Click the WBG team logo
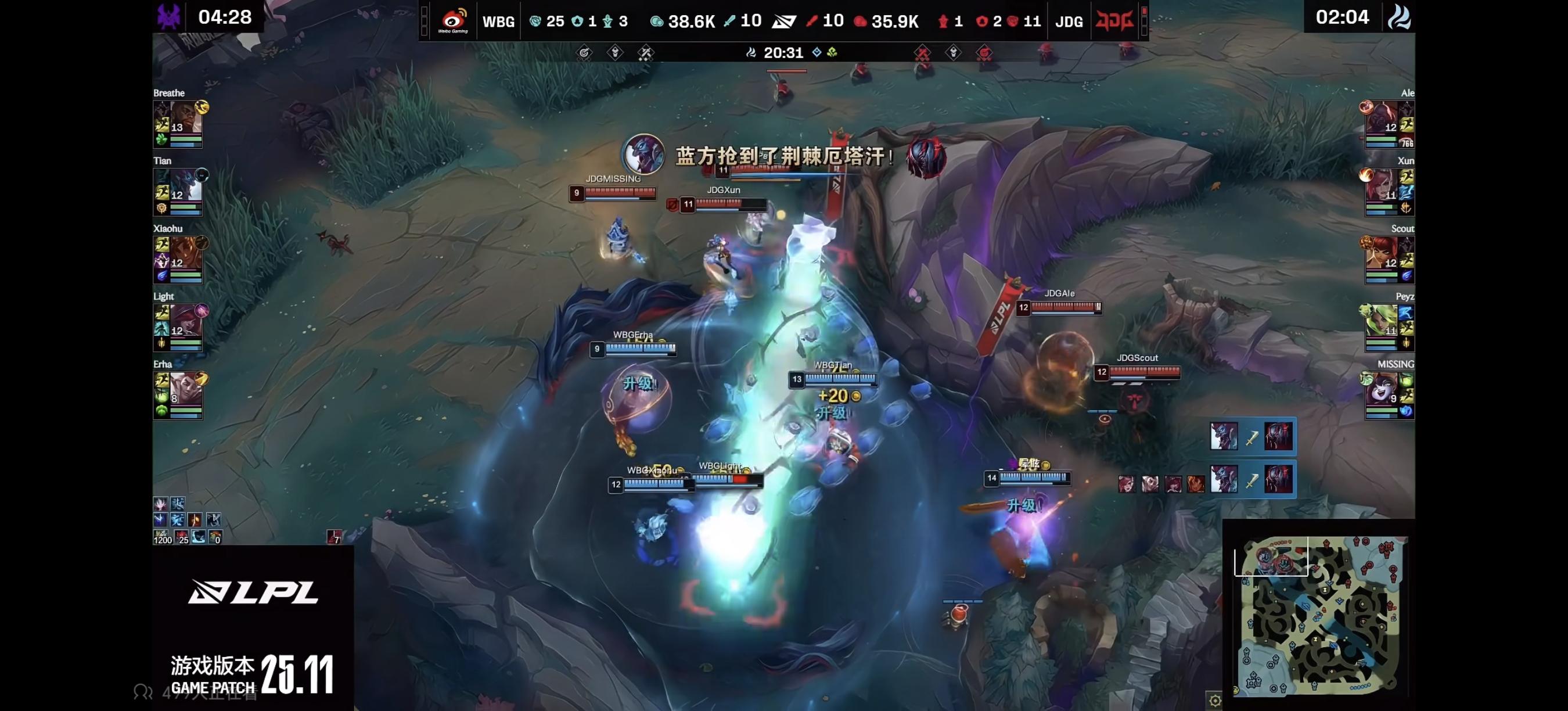 [453, 21]
